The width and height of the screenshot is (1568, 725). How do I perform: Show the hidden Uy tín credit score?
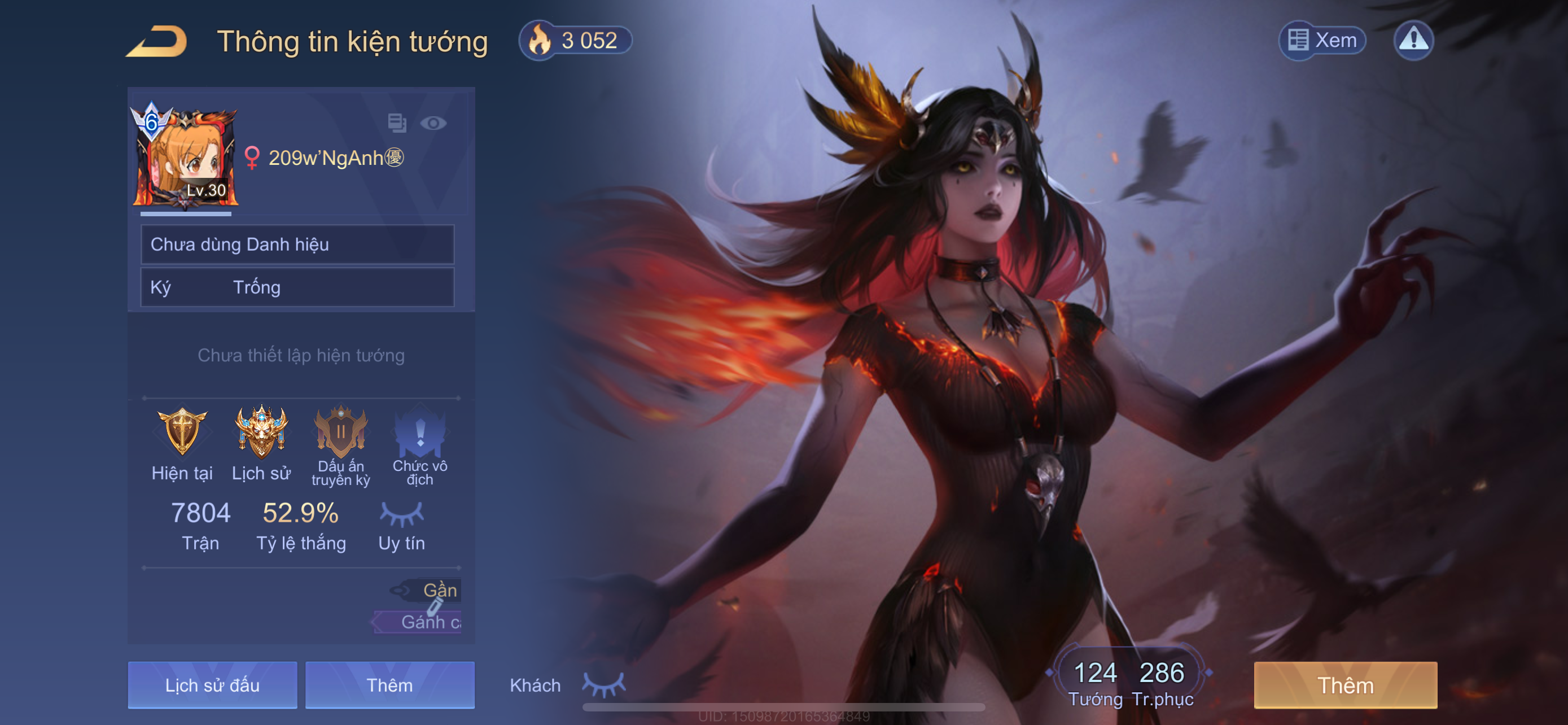tap(401, 514)
